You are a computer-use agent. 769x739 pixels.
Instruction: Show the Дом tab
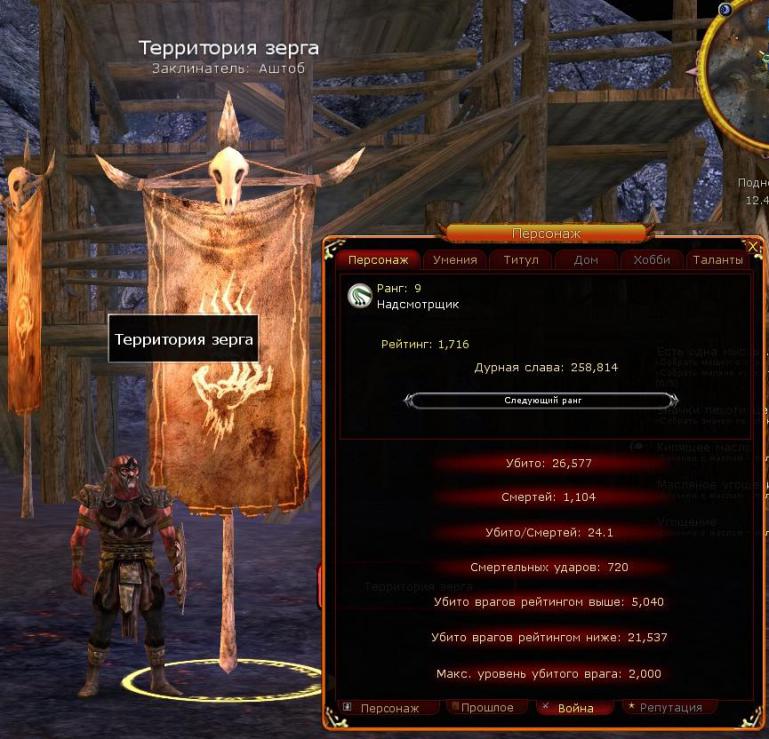click(586, 260)
